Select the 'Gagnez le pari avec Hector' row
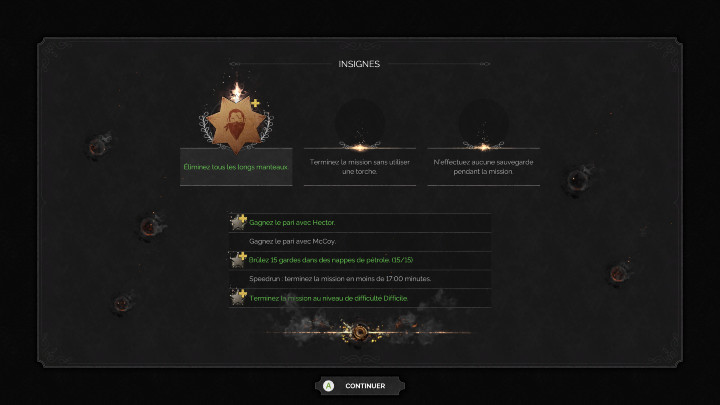720x405 pixels. 360,222
